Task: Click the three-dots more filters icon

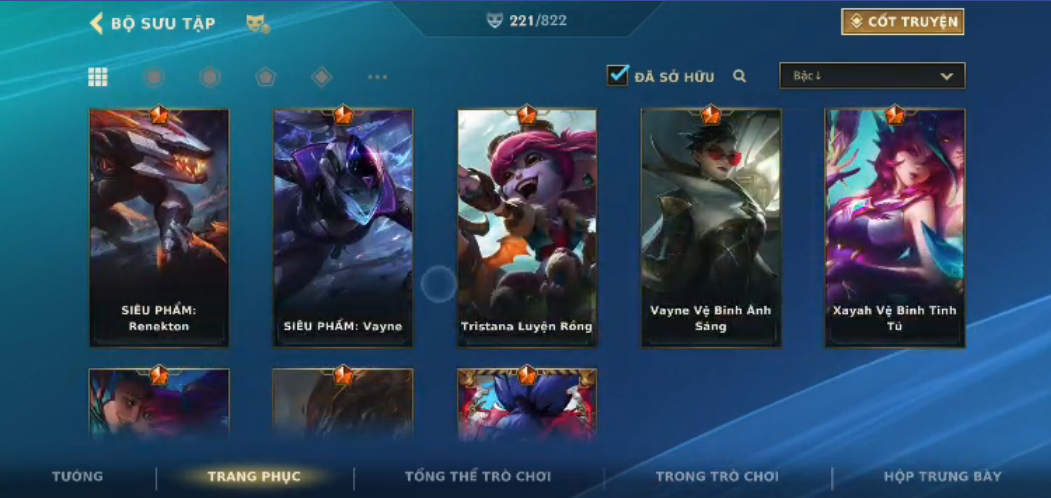Action: 377,77
